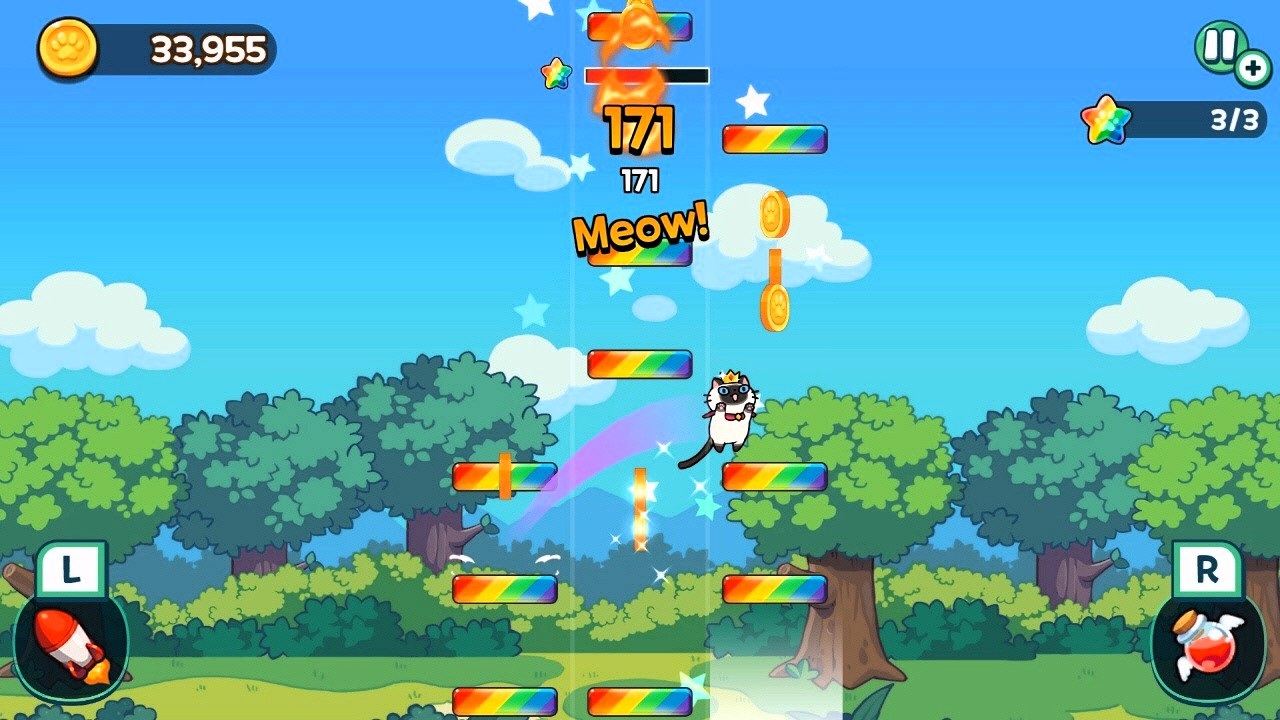Tap the rainbow star icon near 3/3
This screenshot has width=1280, height=720.
[x=1104, y=117]
